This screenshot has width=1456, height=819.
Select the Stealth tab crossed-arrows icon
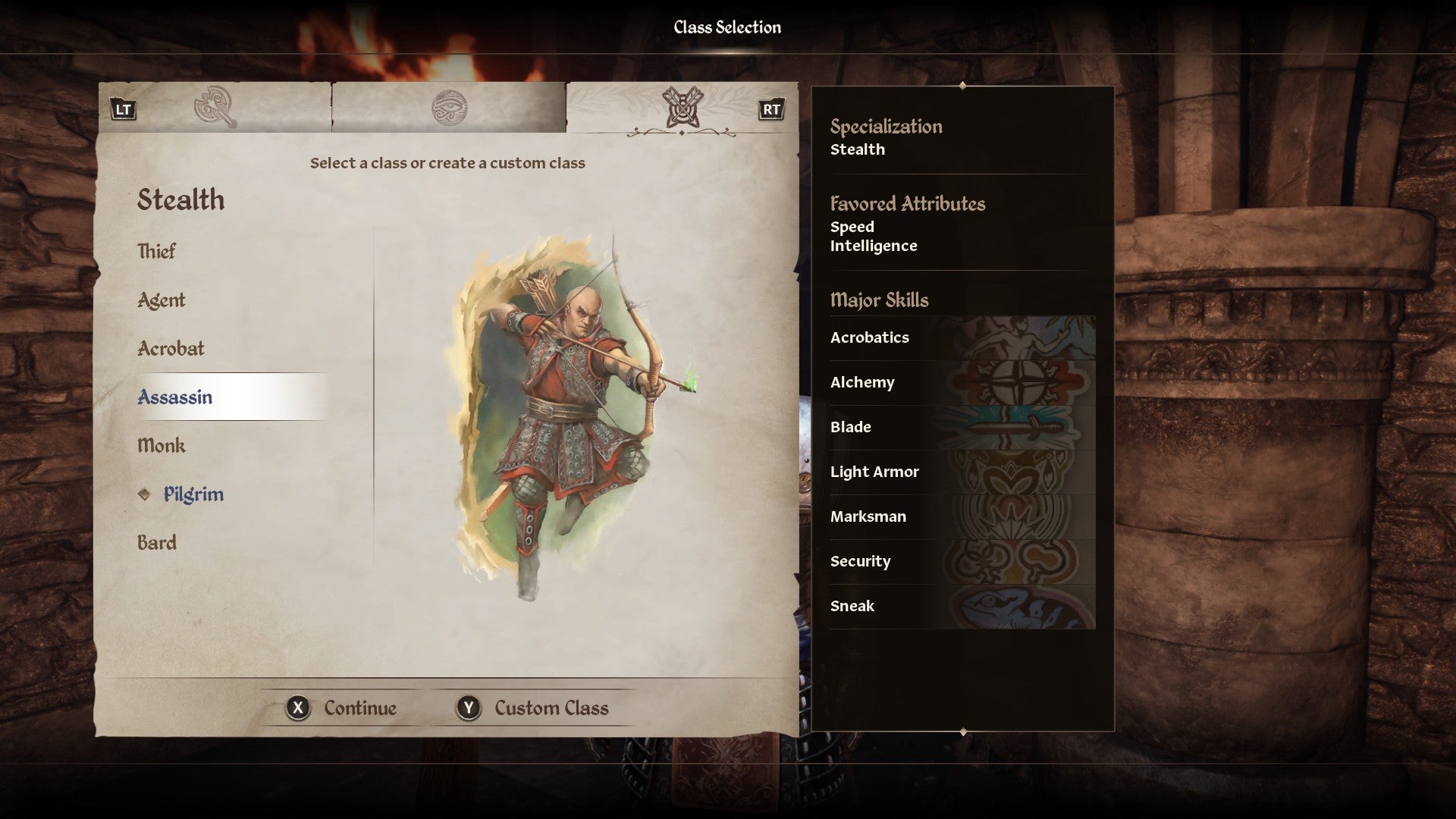pos(681,108)
